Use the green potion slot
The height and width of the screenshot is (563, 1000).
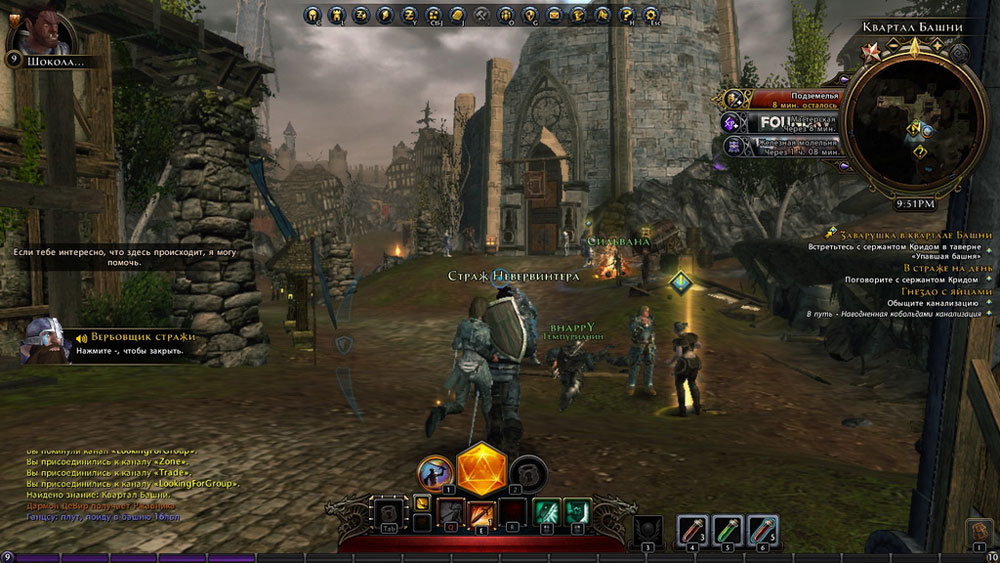[728, 527]
